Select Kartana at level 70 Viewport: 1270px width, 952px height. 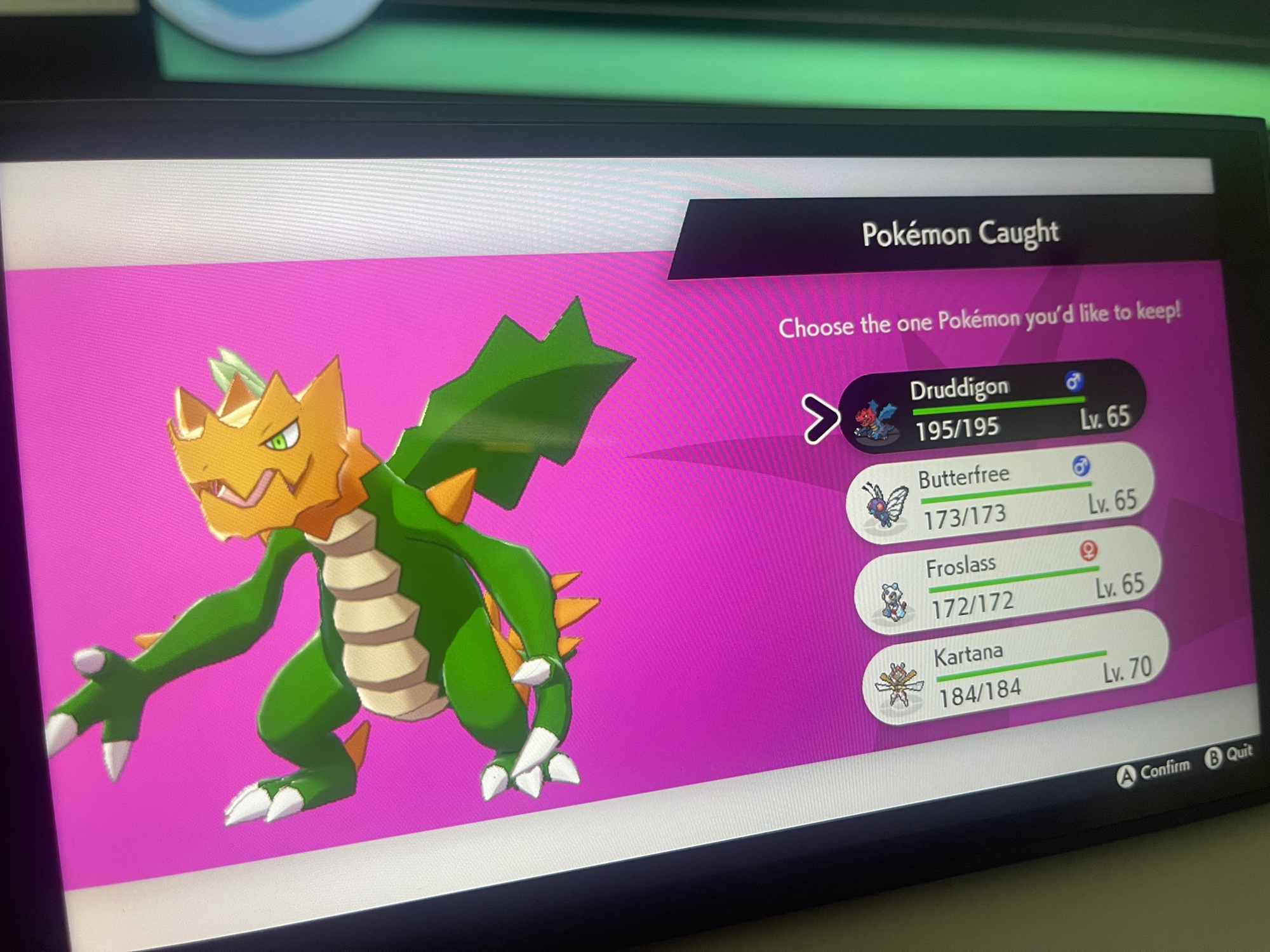[x=1016, y=670]
